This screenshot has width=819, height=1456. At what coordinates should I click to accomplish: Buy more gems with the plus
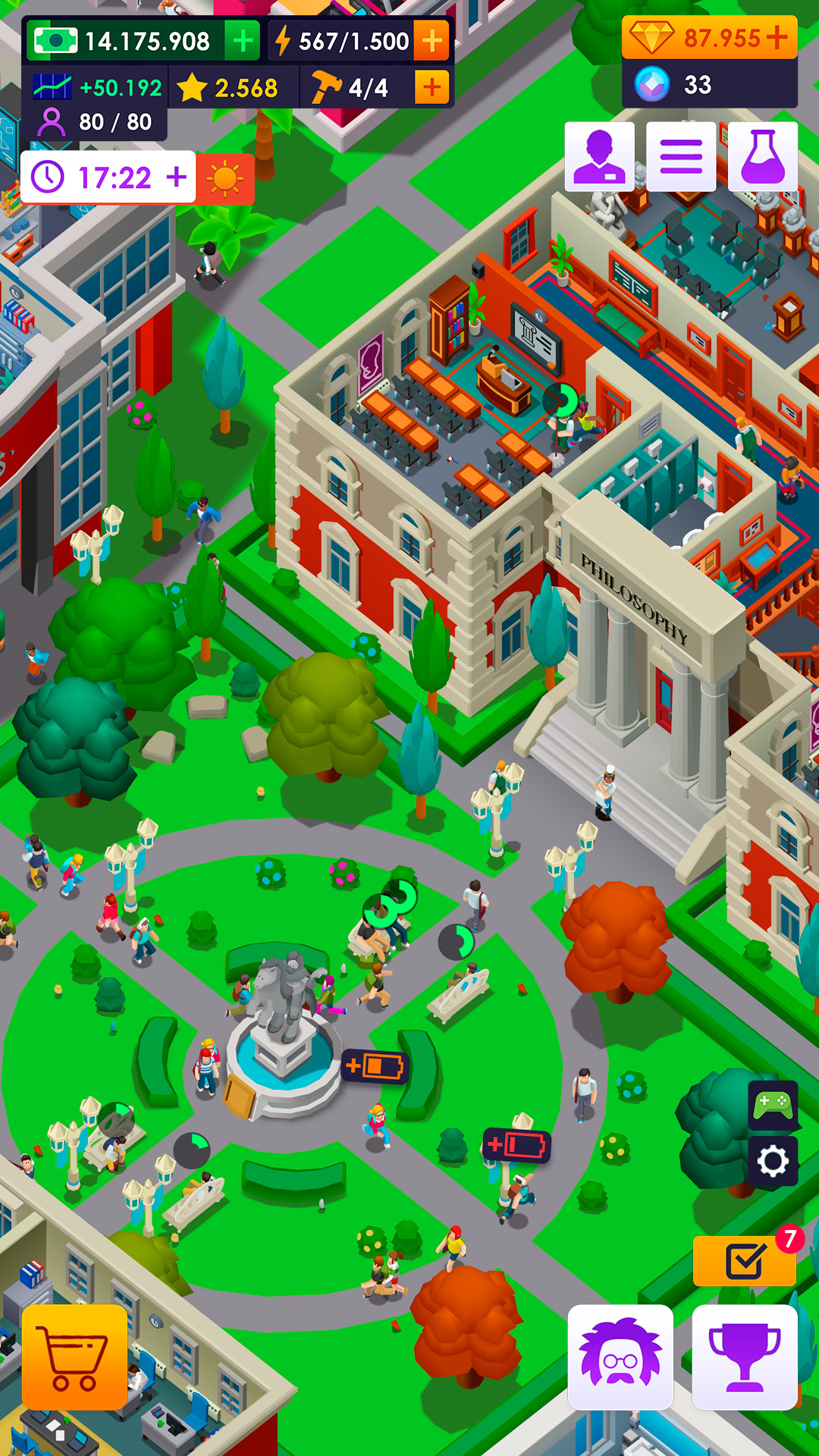pos(778,37)
